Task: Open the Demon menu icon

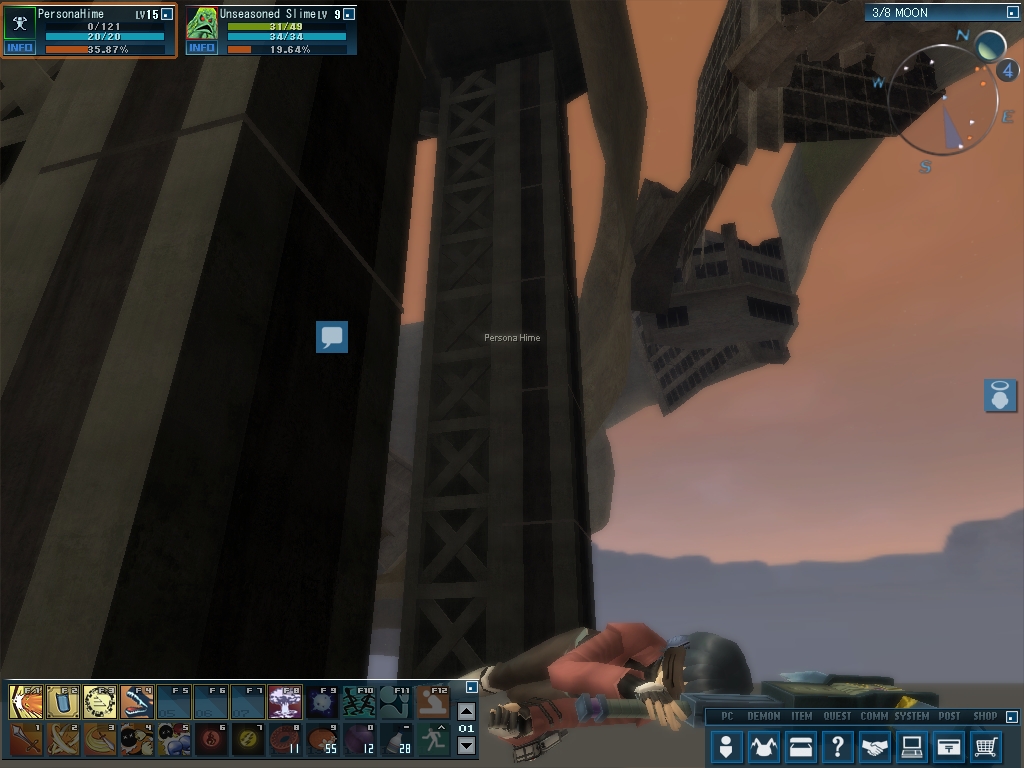Action: (x=764, y=746)
